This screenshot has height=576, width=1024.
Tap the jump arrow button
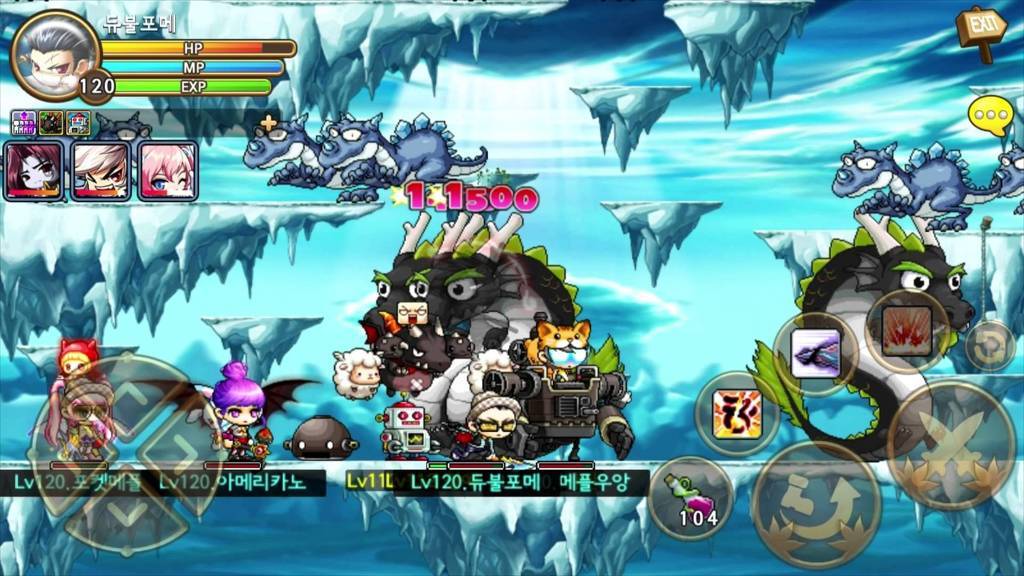[x=815, y=505]
